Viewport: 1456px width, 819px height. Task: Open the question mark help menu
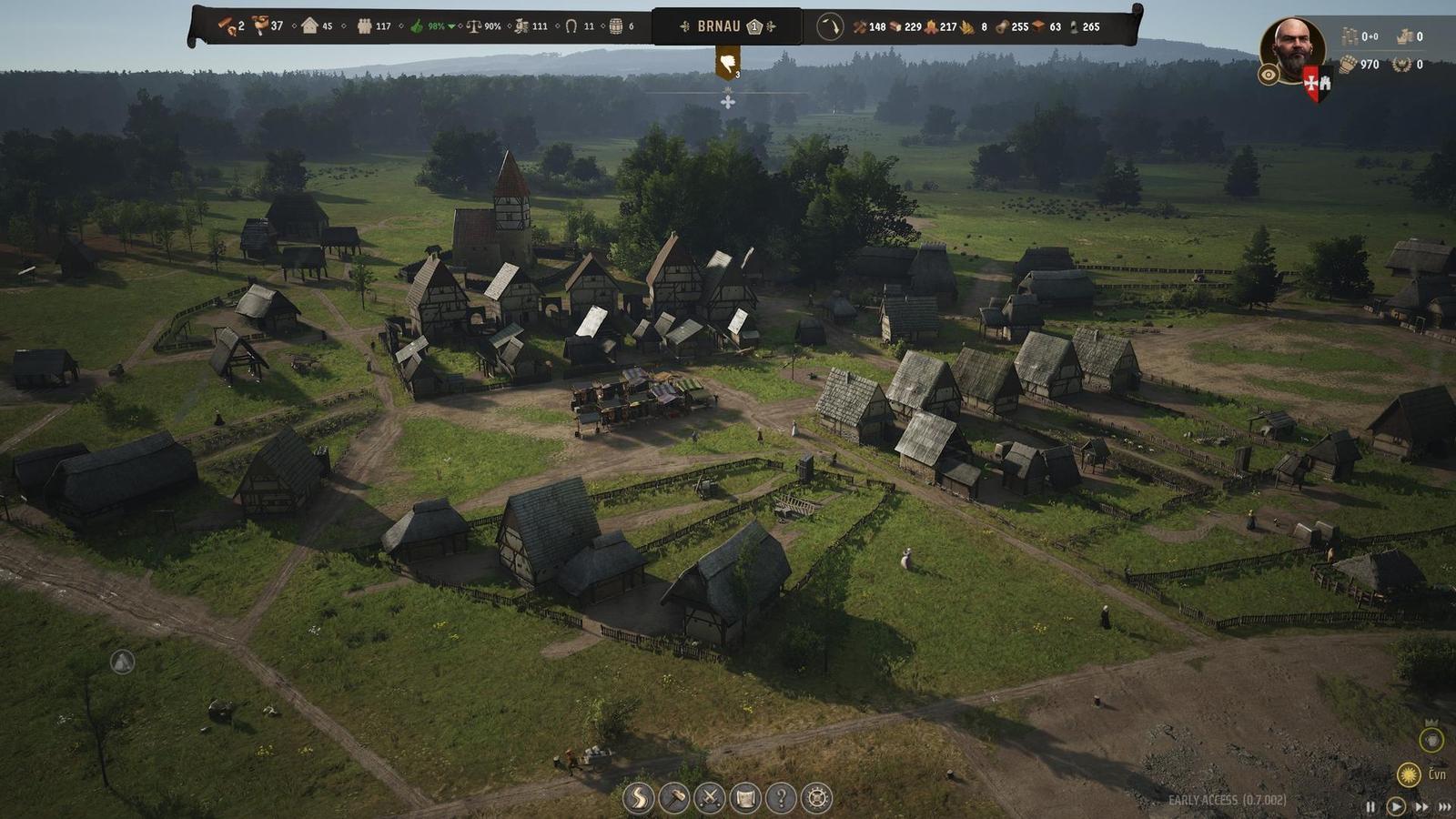coord(781,798)
